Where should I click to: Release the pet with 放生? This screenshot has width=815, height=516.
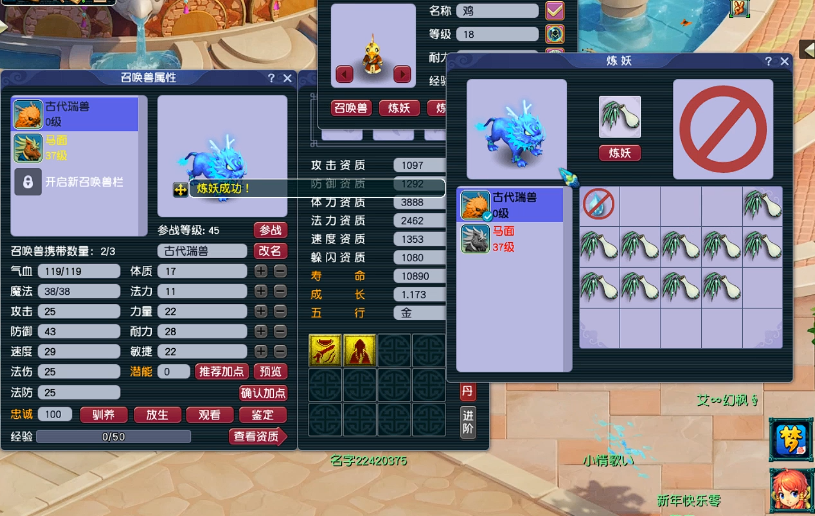[156, 414]
